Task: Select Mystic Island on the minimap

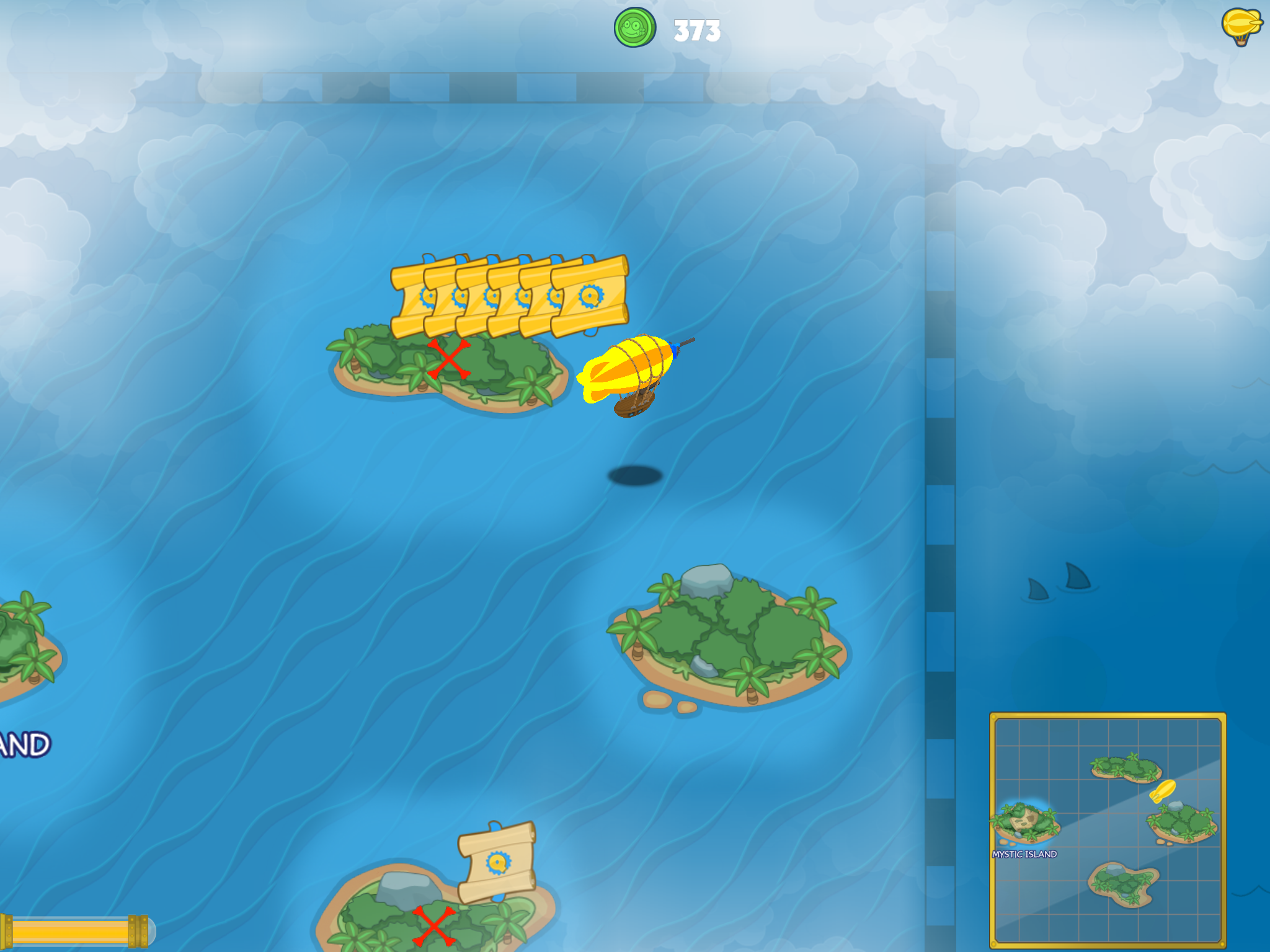Action: [x=1024, y=826]
